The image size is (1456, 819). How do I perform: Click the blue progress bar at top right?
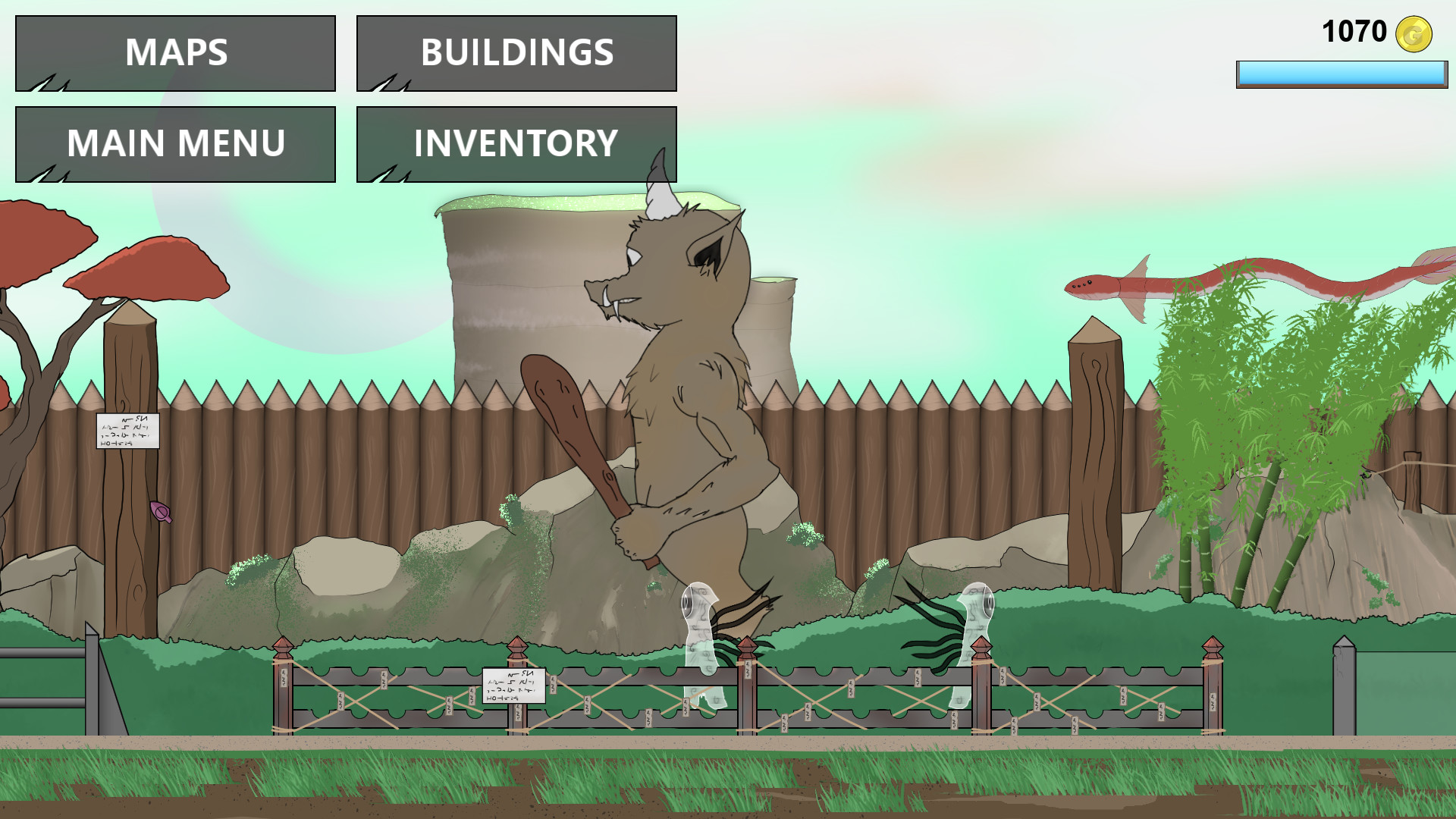pos(1342,74)
